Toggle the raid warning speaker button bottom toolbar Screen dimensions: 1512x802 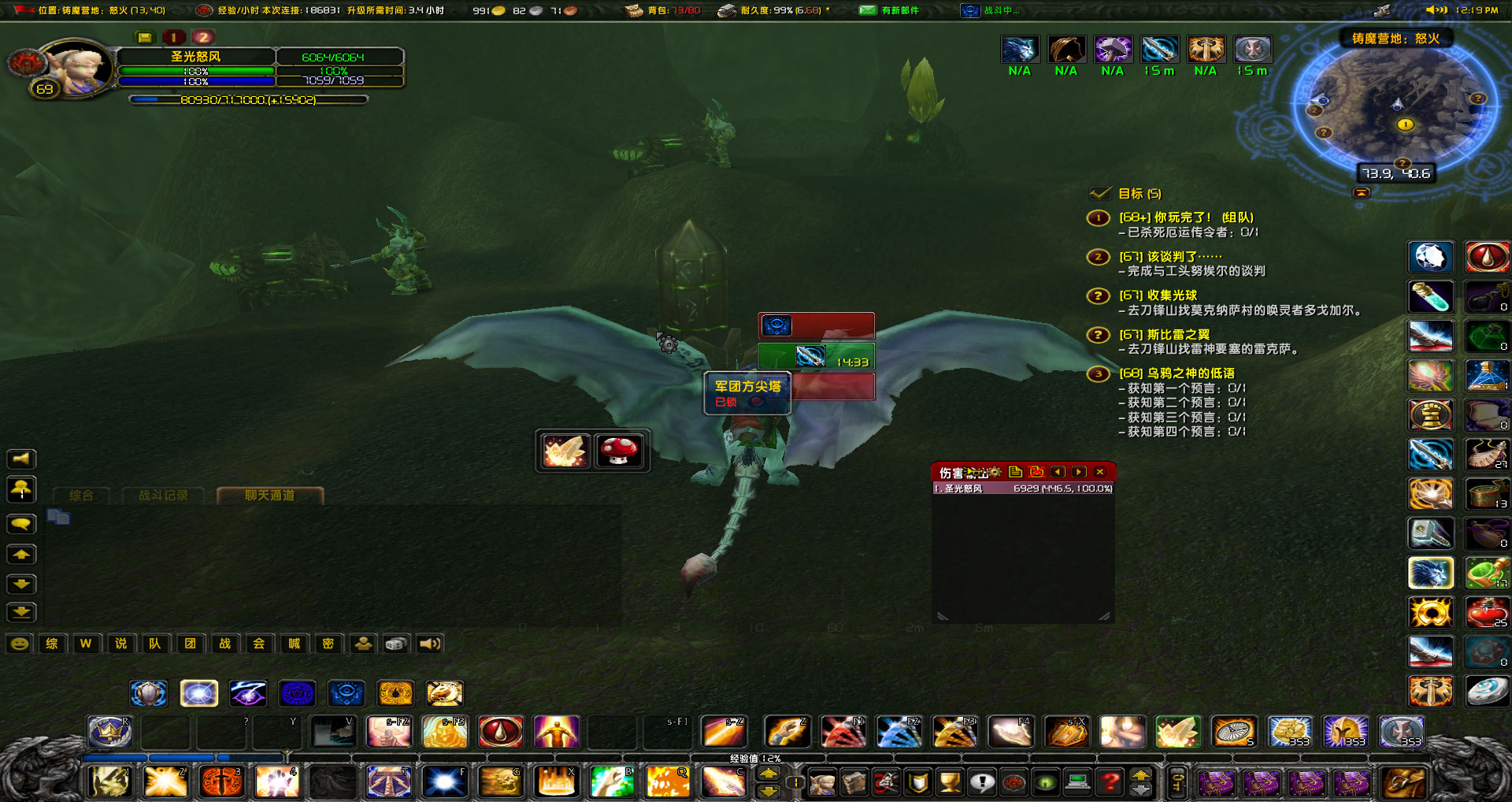click(428, 644)
